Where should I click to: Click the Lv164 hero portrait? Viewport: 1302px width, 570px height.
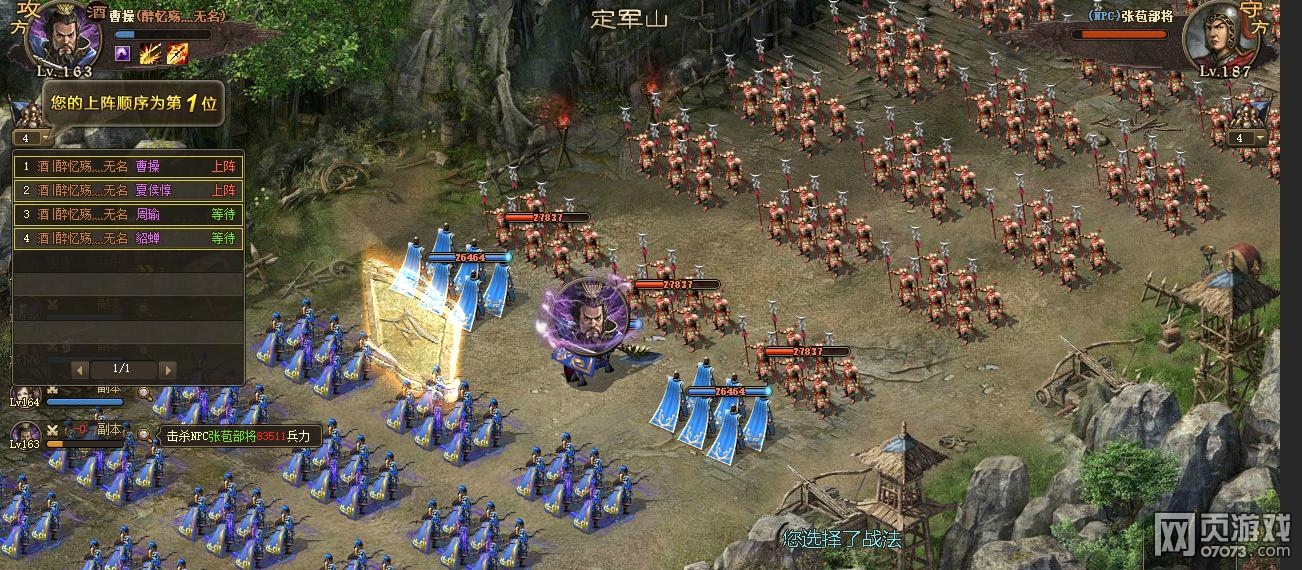27,395
